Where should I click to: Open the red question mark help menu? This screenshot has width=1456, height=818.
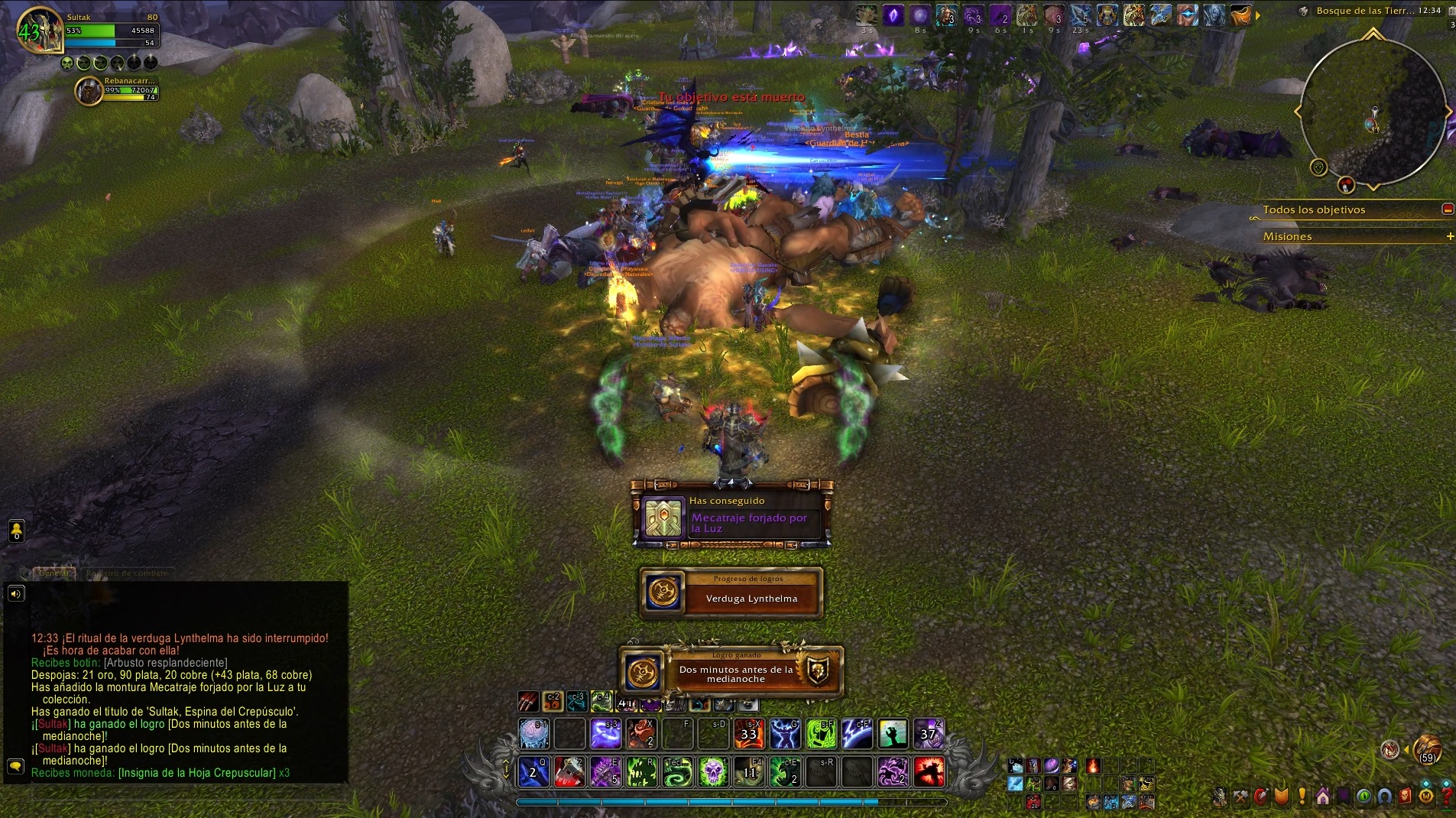click(x=1445, y=797)
